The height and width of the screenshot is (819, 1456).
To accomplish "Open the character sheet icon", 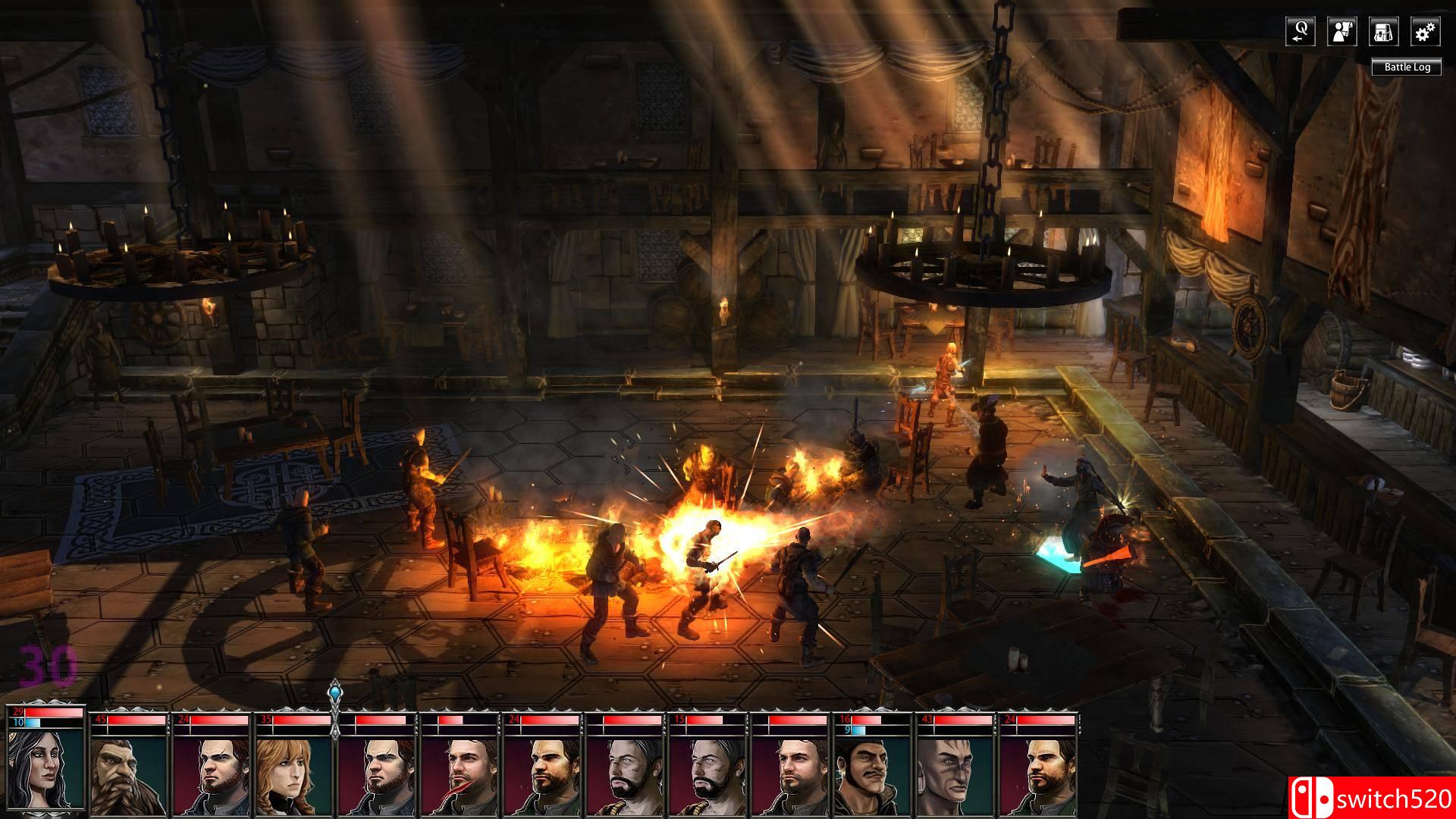I will (1342, 32).
